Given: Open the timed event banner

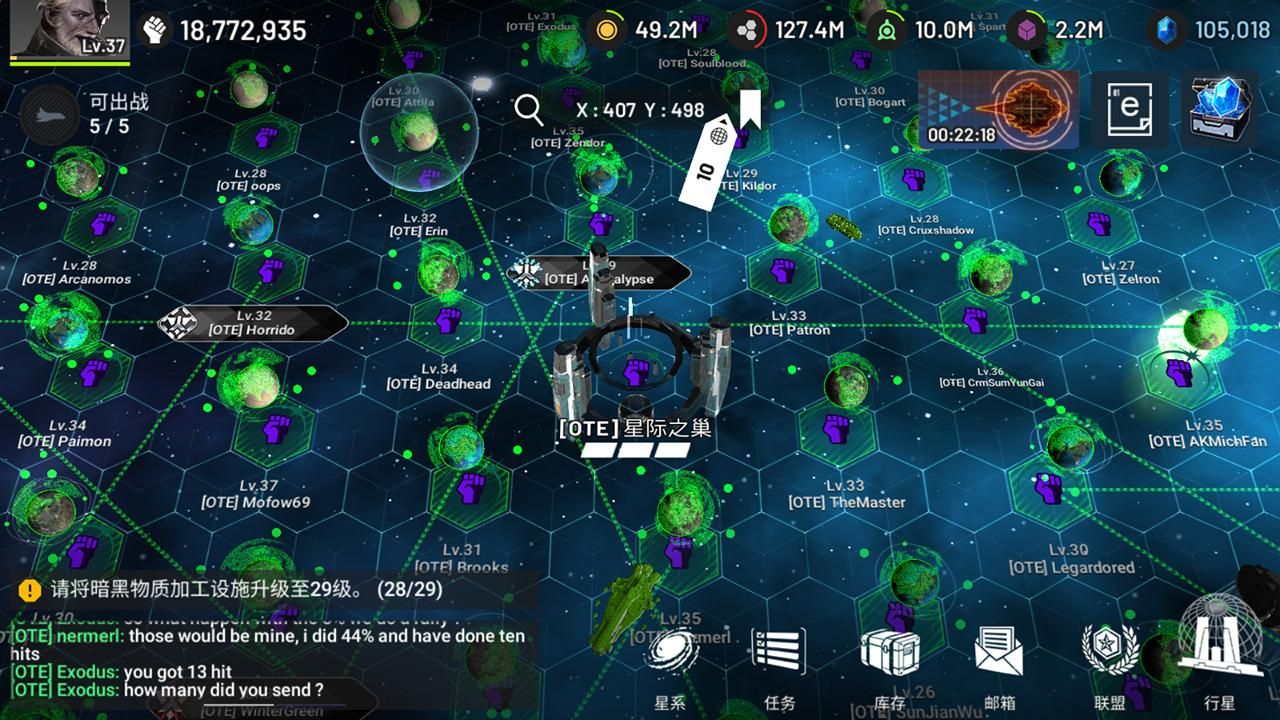Looking at the screenshot, I should 998,109.
